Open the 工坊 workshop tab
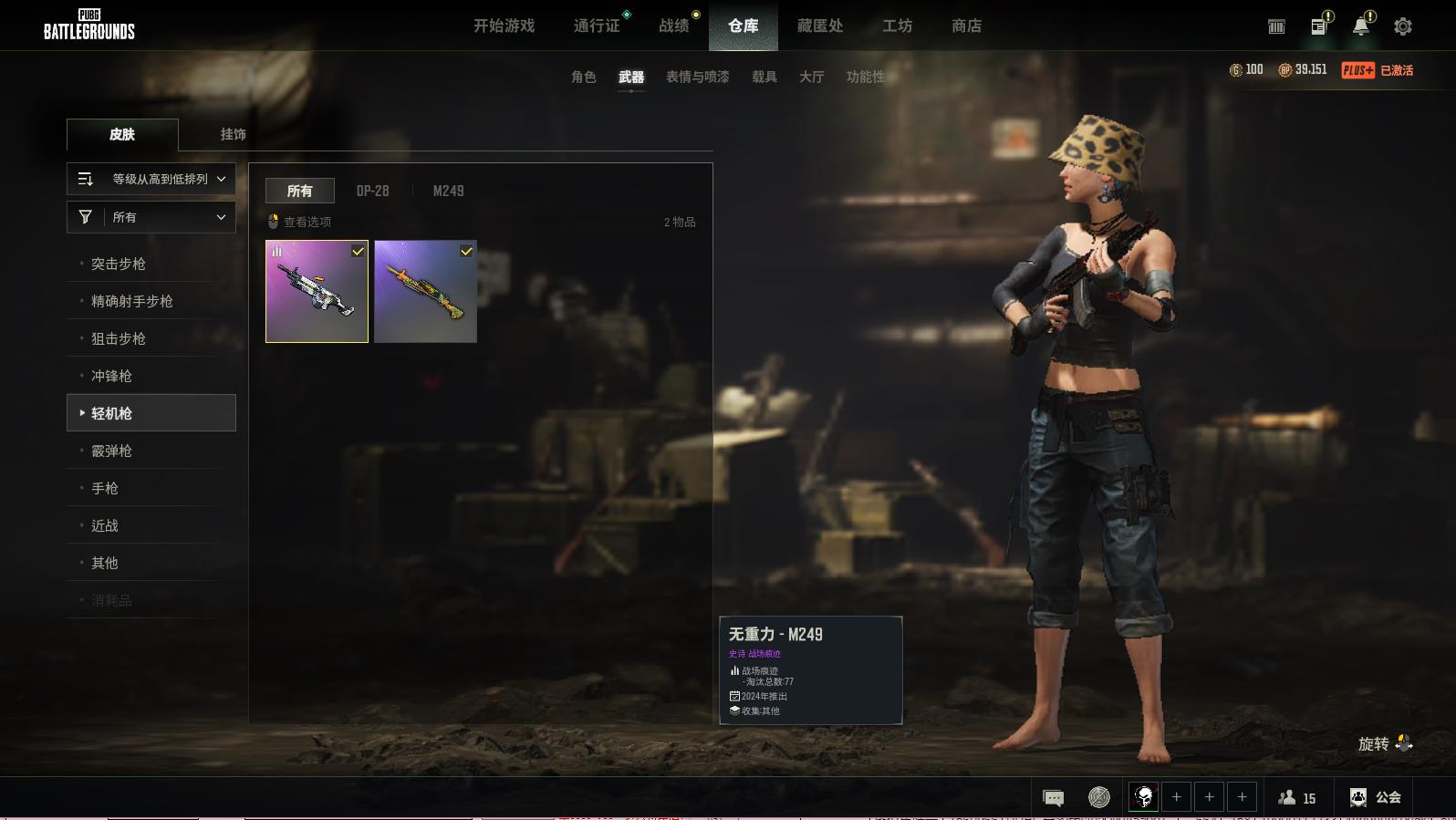The image size is (1456, 820). [897, 26]
